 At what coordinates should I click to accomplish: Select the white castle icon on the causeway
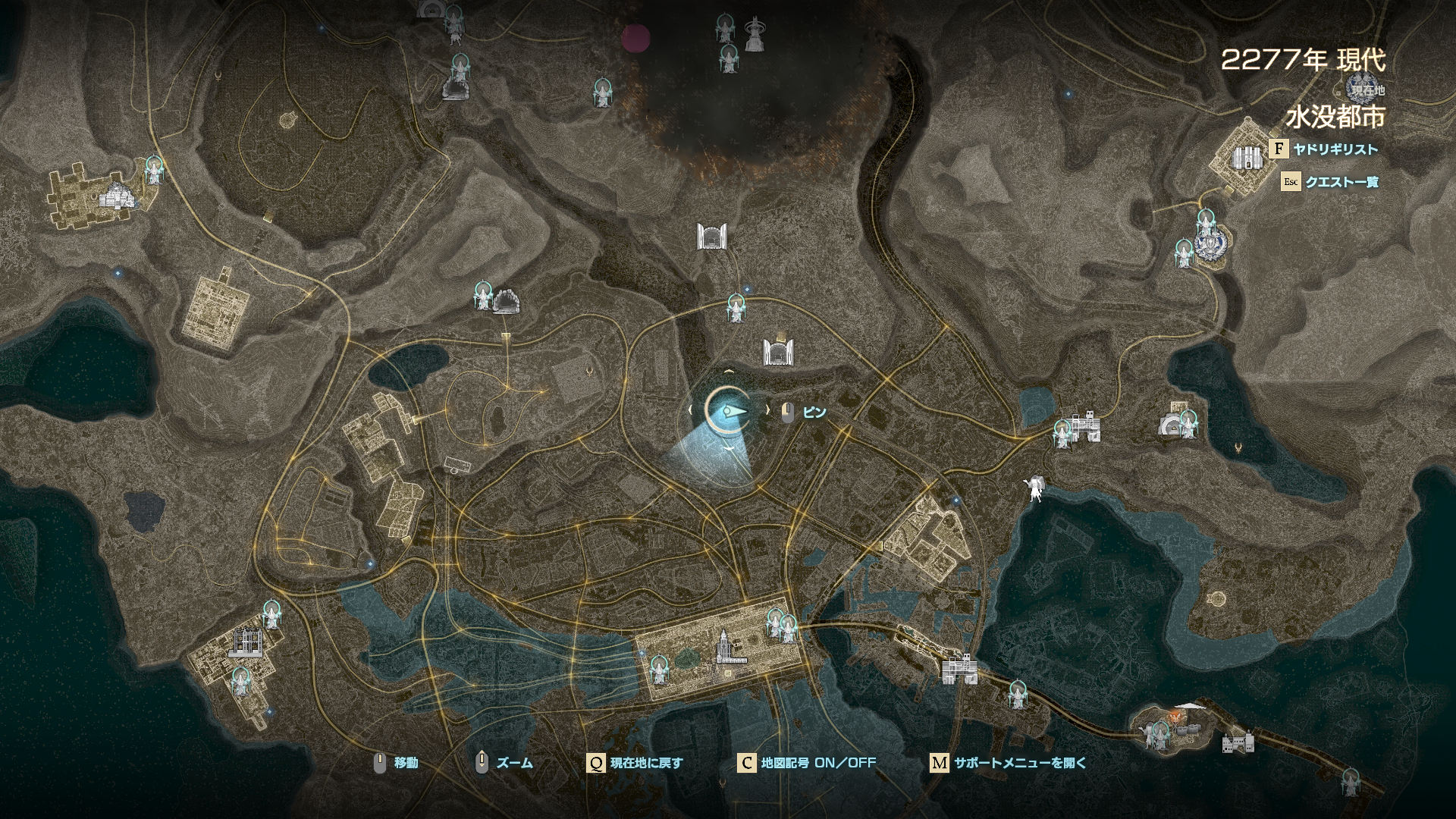[x=1238, y=742]
